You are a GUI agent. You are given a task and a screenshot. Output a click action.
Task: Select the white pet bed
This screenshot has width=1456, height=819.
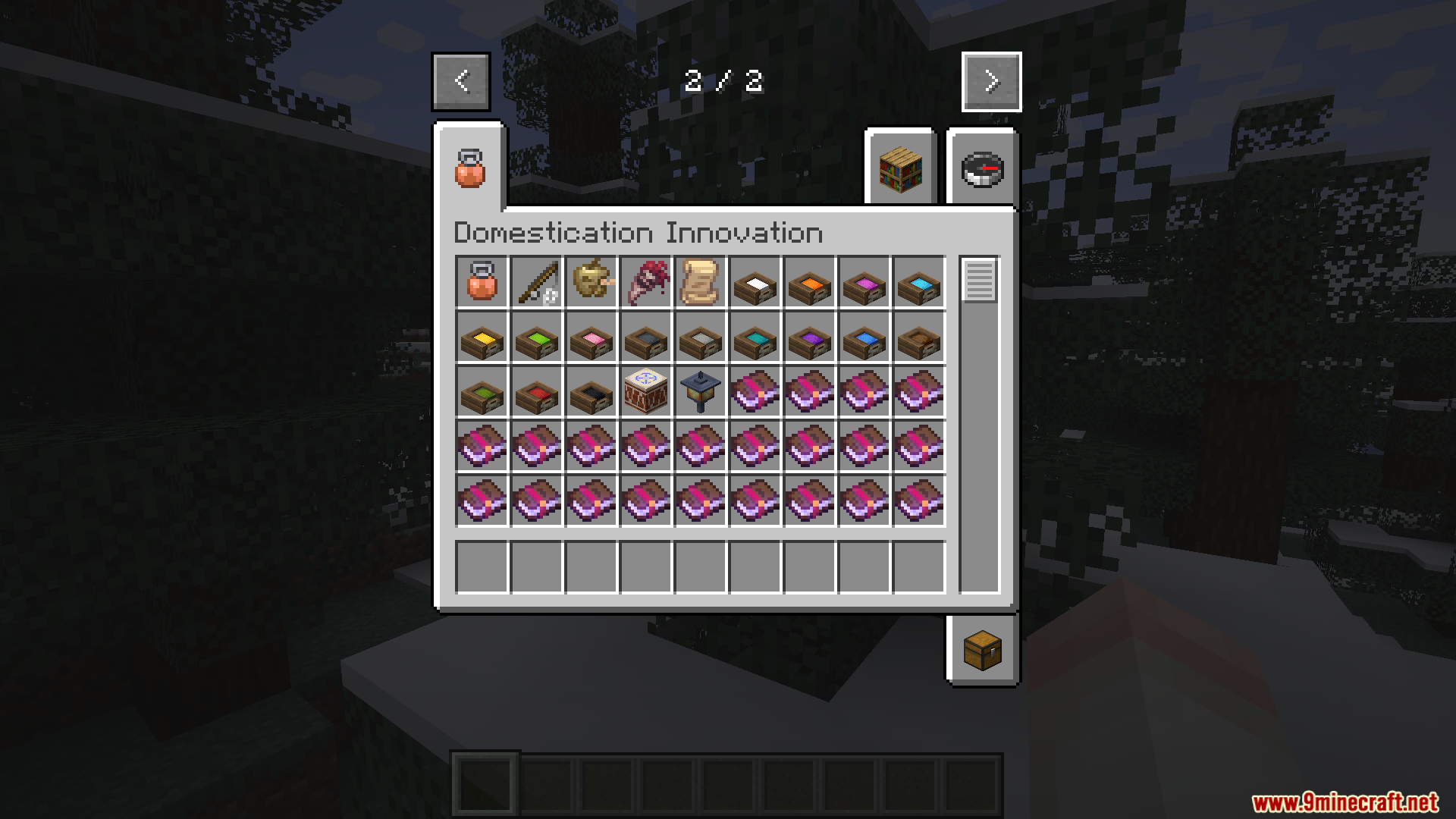click(755, 284)
